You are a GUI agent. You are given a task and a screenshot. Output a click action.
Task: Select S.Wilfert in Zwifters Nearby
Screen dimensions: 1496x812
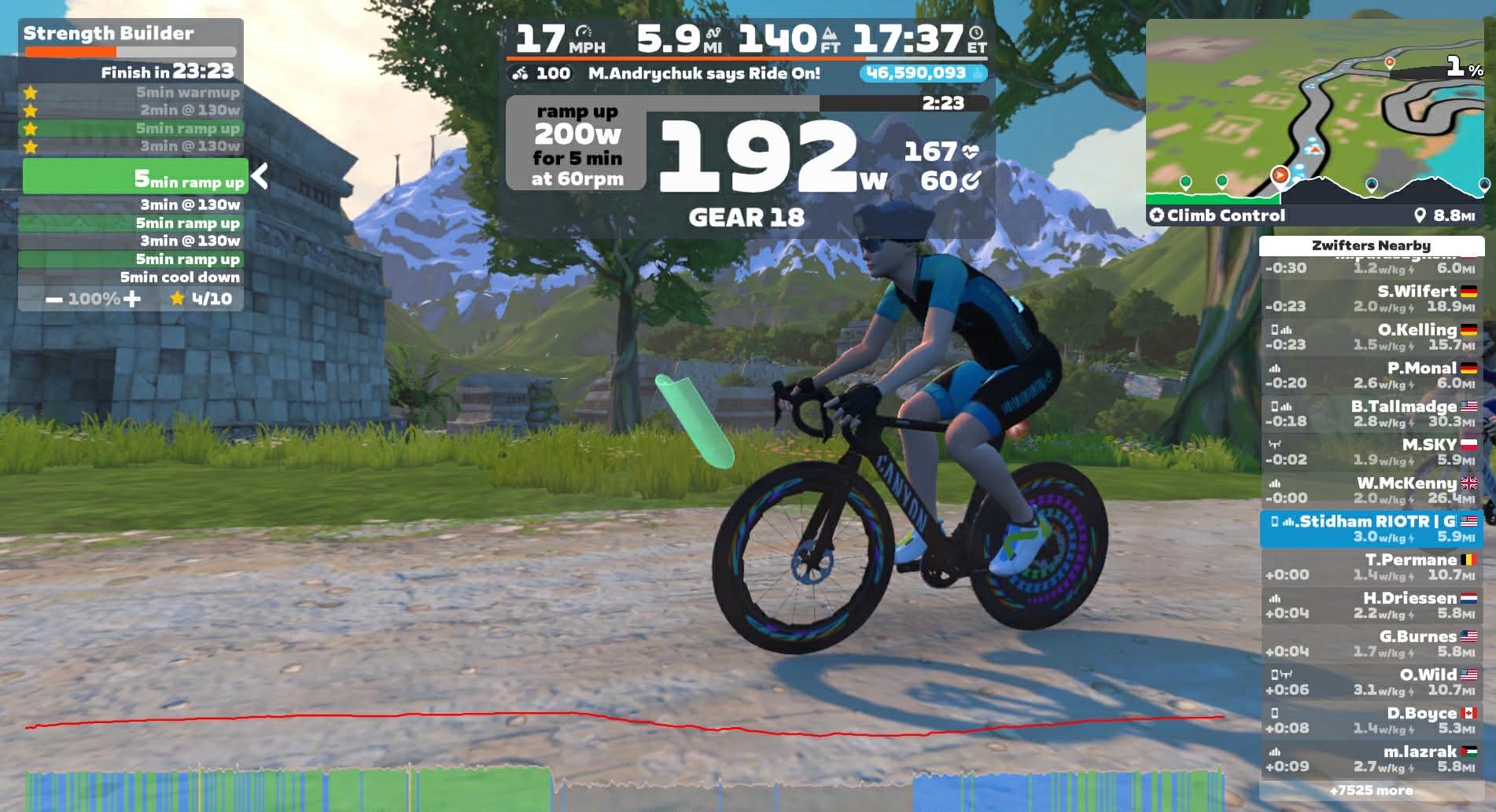1372,299
